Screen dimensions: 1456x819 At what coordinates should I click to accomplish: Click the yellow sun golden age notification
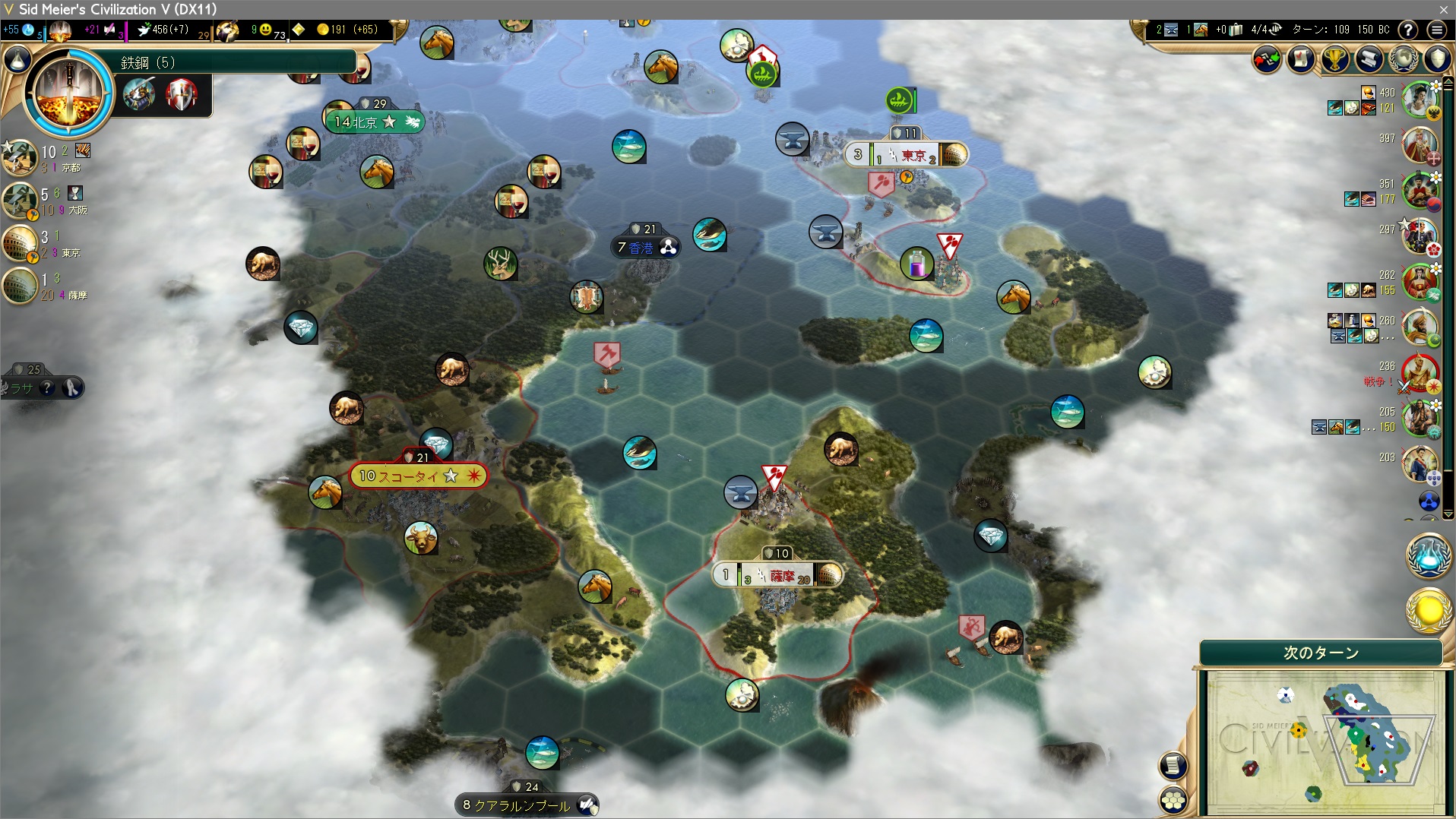pyautogui.click(x=1429, y=610)
